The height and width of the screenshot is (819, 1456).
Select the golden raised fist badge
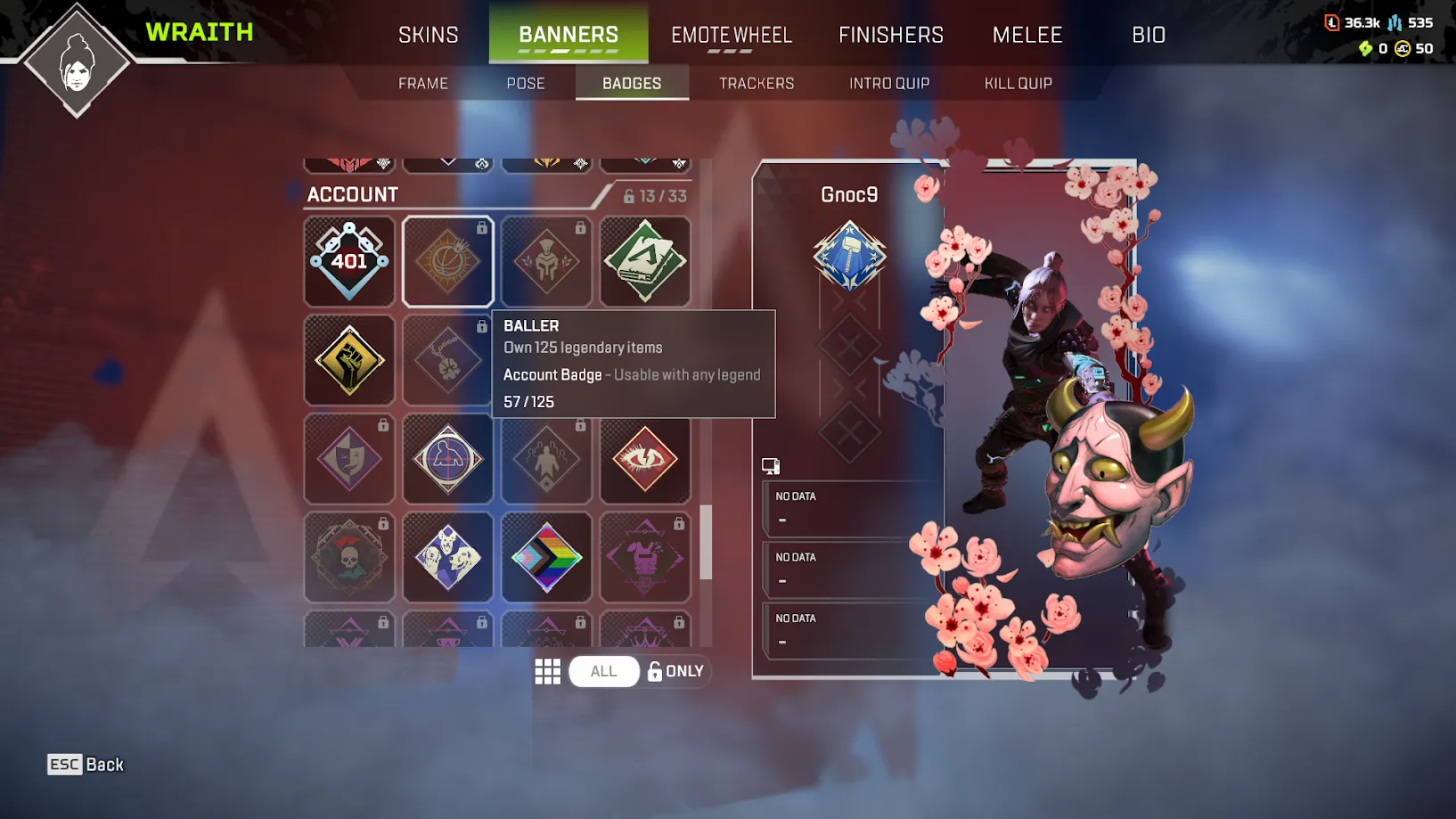(349, 360)
